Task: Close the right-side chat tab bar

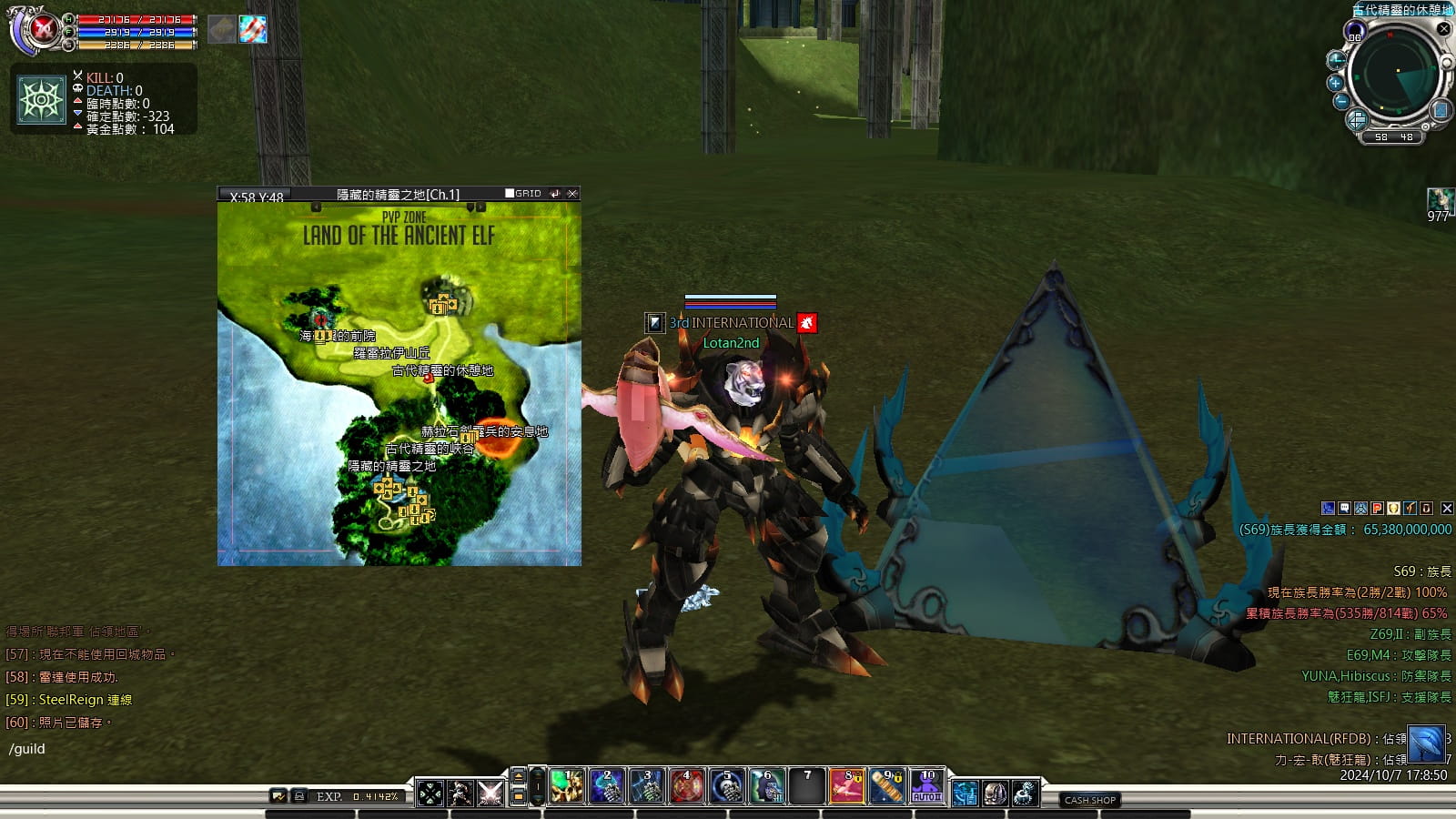Action: pyautogui.click(x=1447, y=509)
